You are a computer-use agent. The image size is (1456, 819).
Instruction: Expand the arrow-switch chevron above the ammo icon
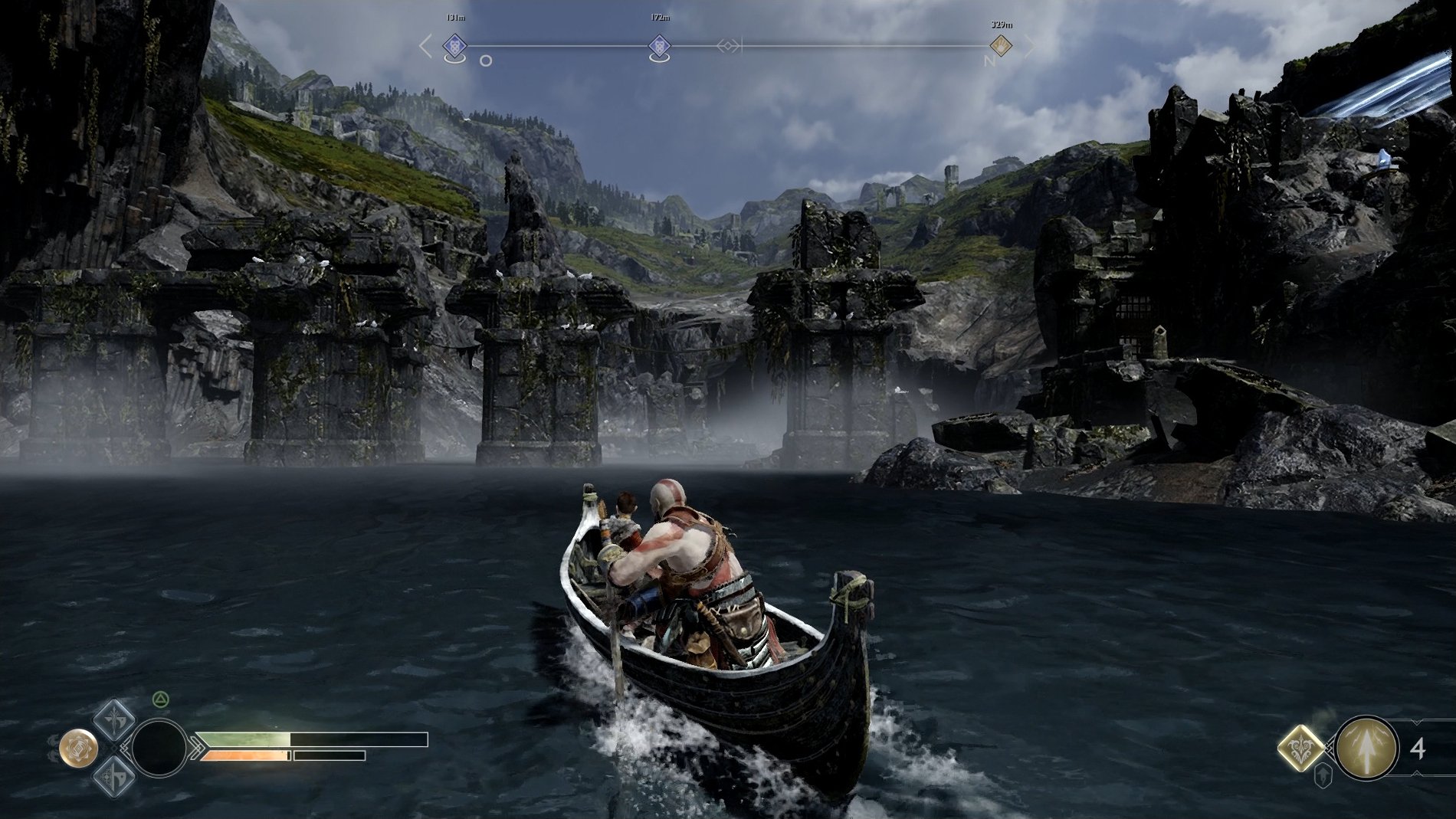(1416, 721)
